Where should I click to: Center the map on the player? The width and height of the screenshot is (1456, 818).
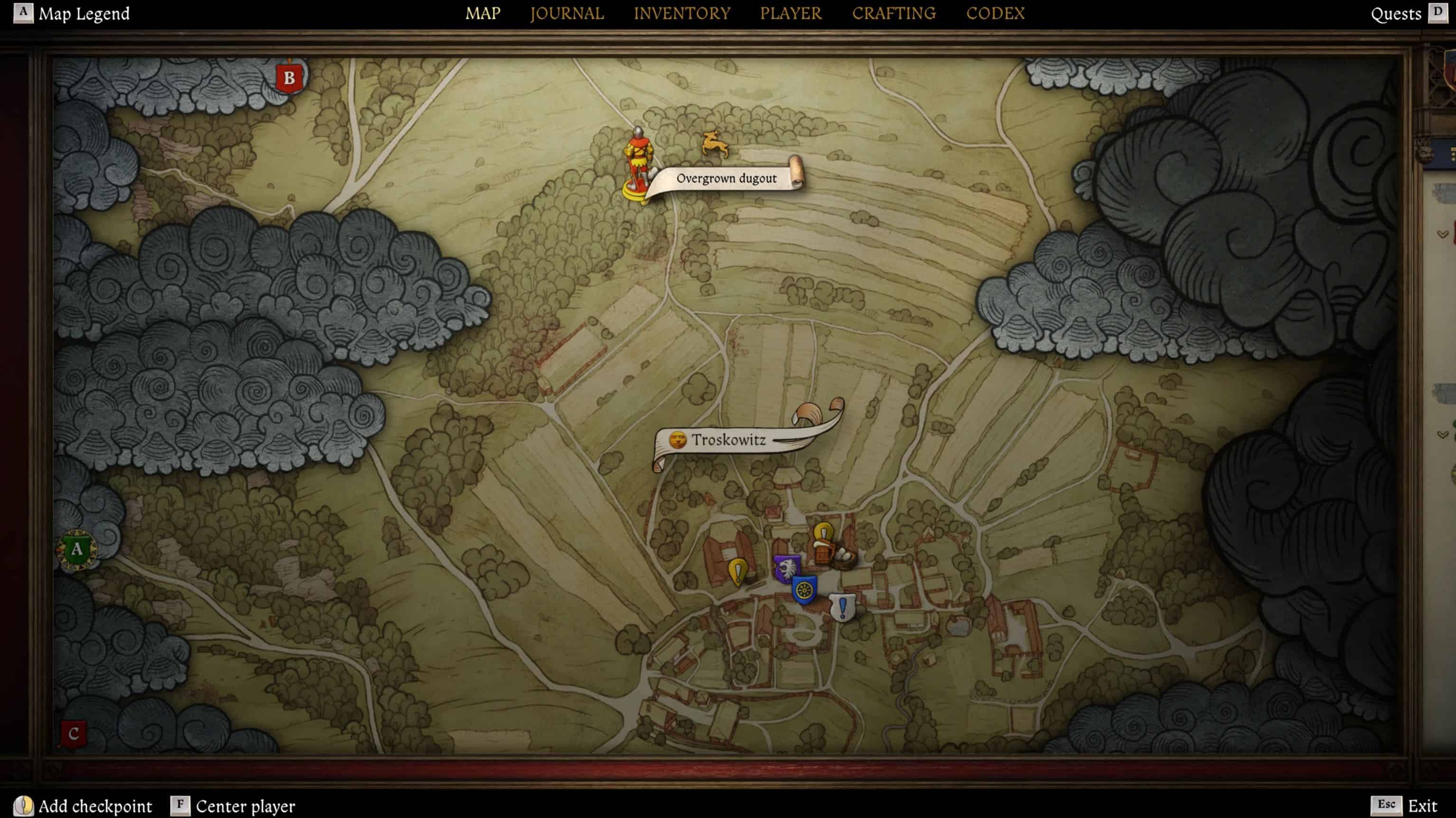(245, 806)
